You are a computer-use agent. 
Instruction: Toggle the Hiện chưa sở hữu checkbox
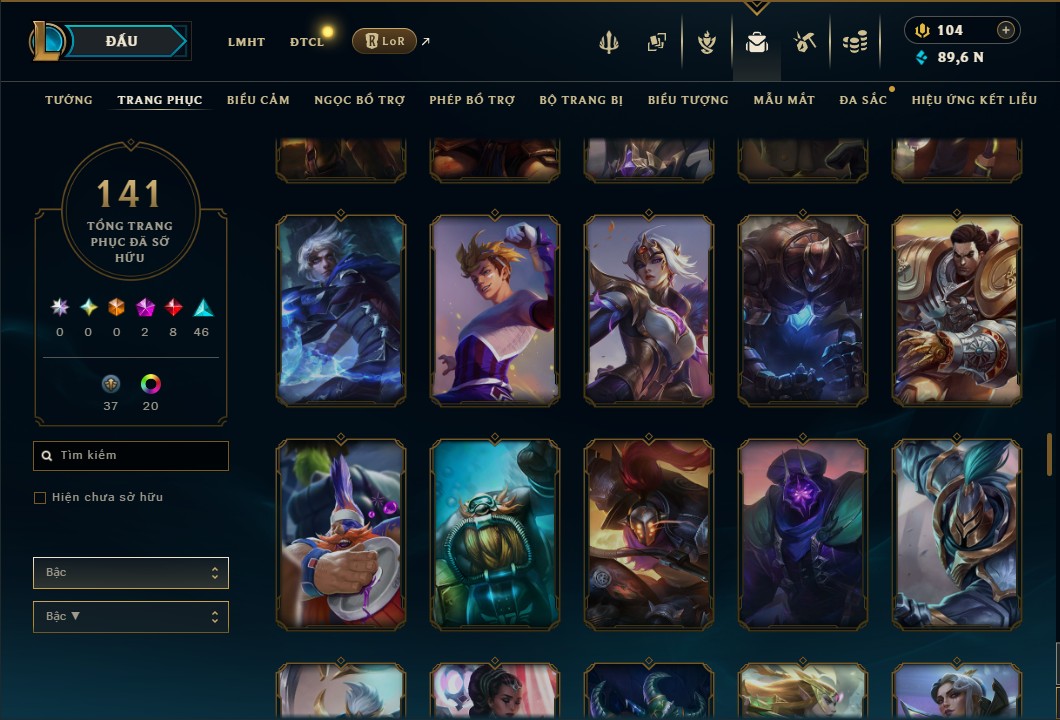tap(40, 498)
